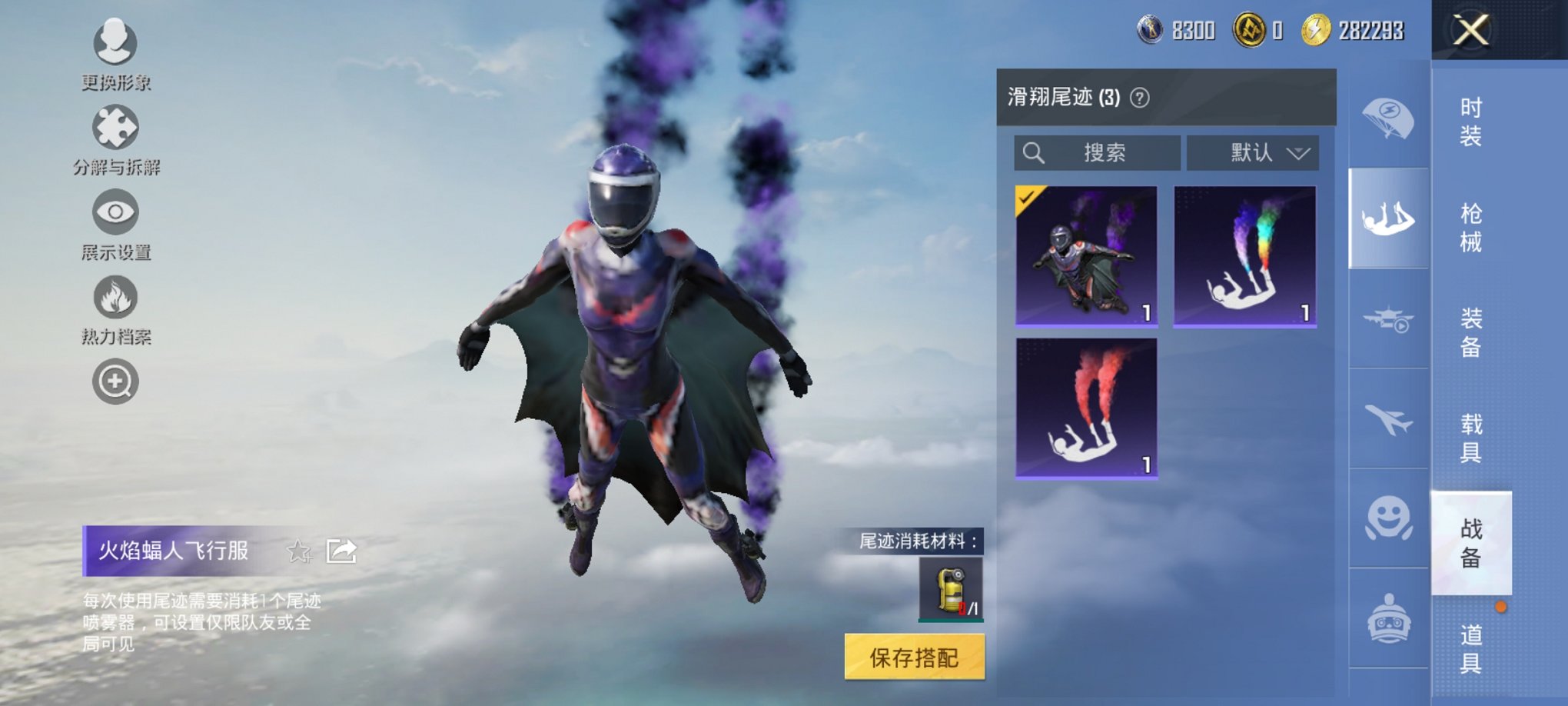Open the 默认 sort dropdown
This screenshot has width=1568, height=706.
coord(1251,152)
